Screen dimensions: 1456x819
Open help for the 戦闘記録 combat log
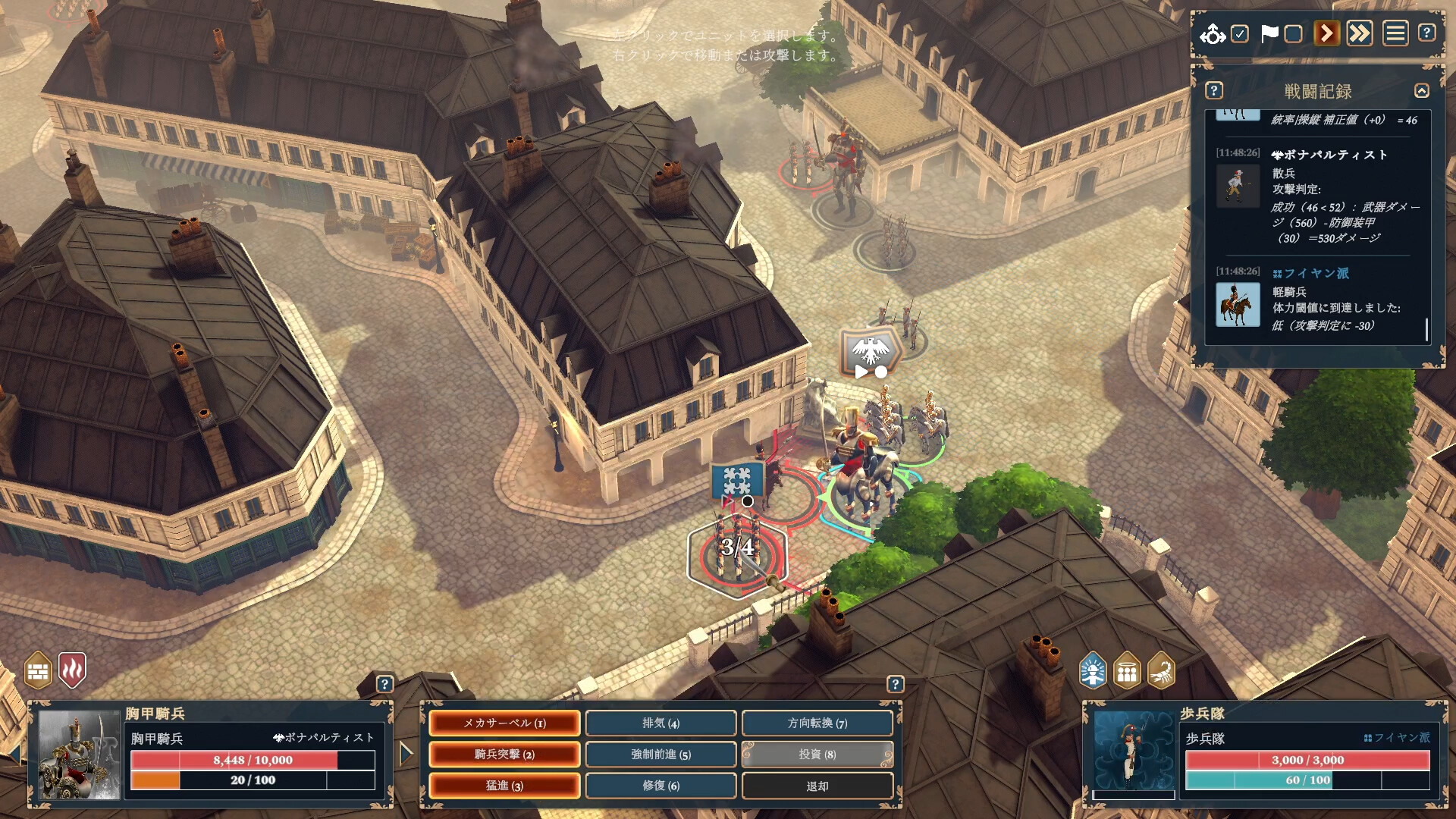click(x=1214, y=91)
